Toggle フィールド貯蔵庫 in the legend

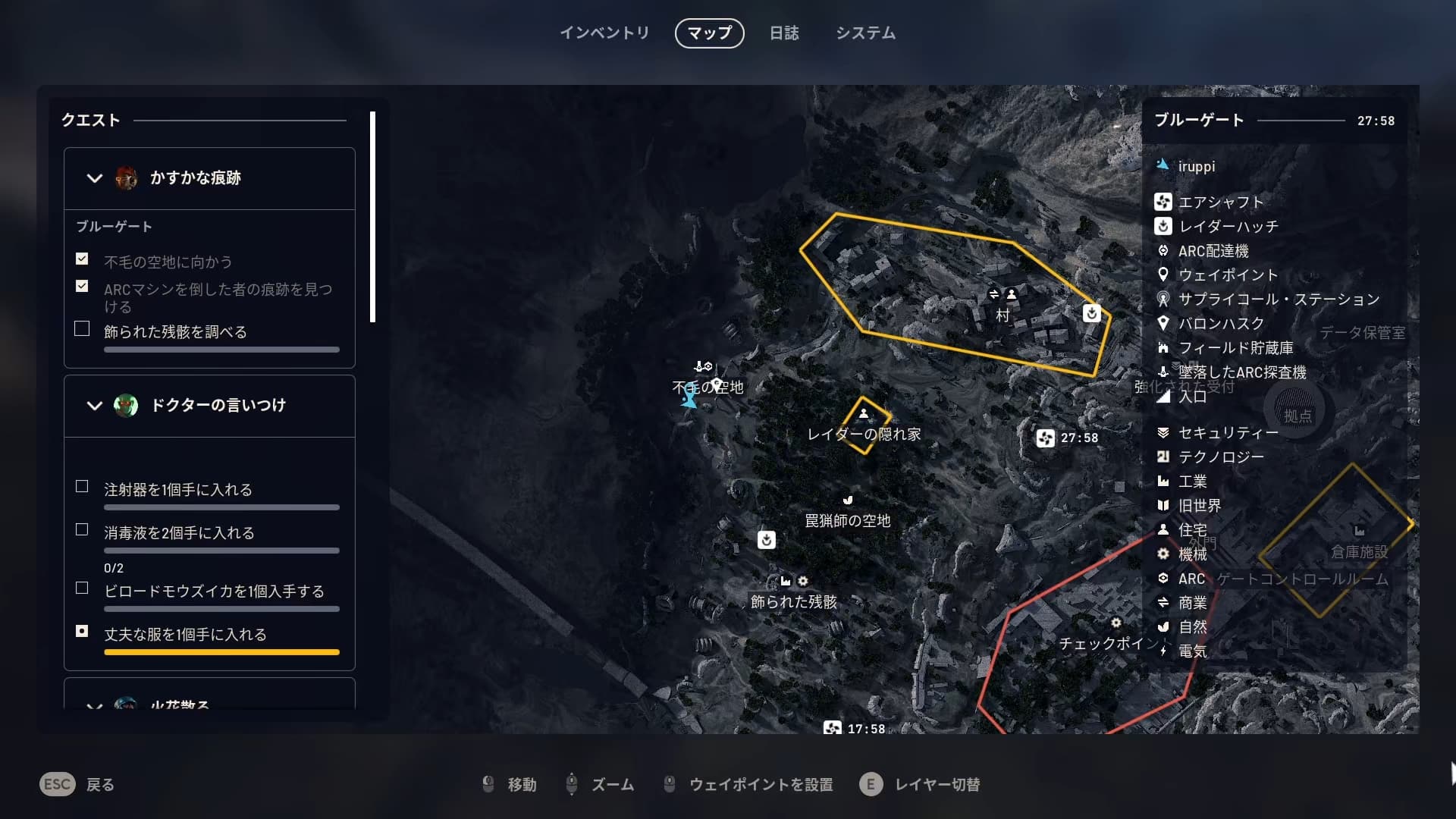[x=1235, y=348]
